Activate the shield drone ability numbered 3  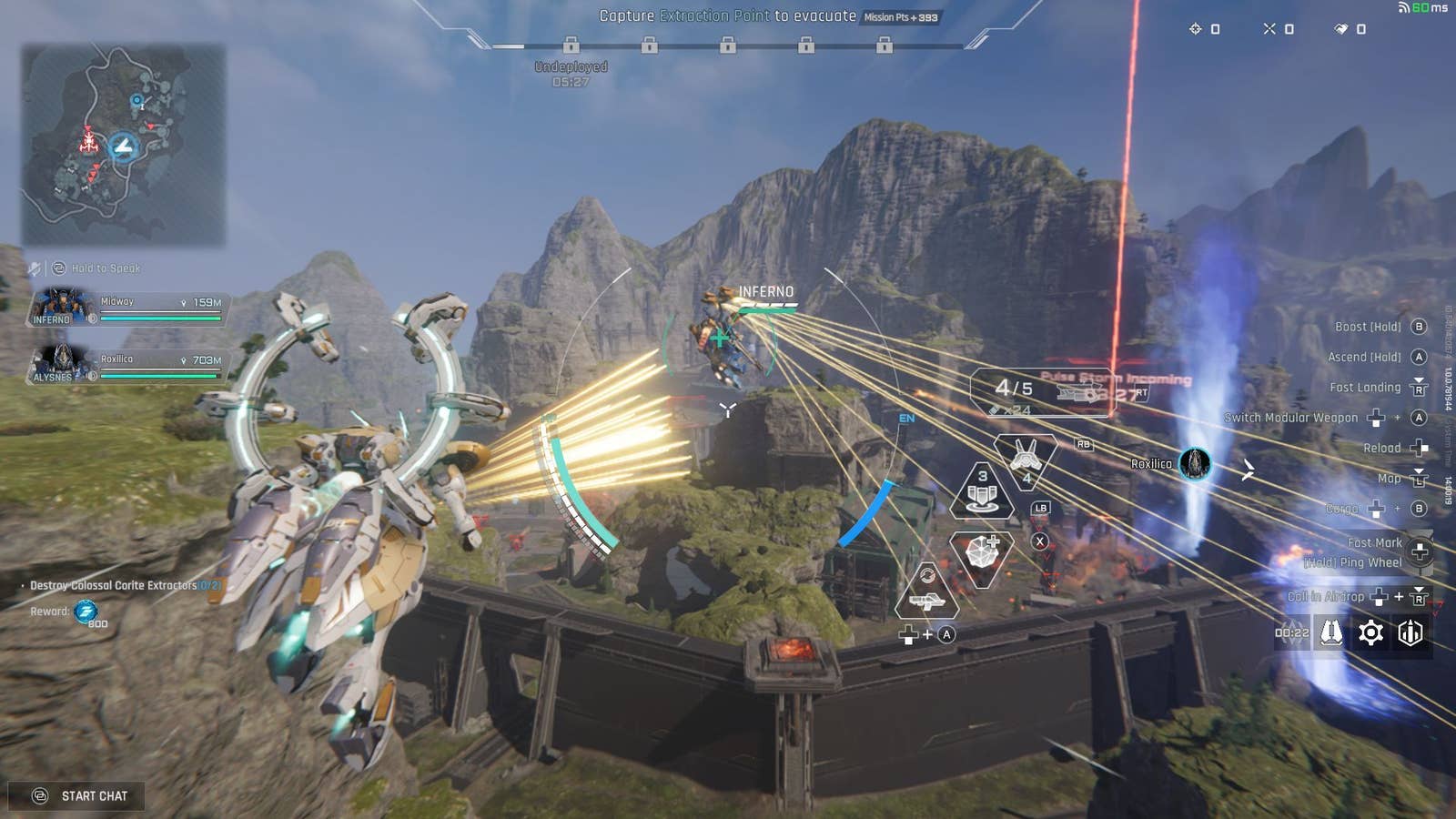(982, 491)
